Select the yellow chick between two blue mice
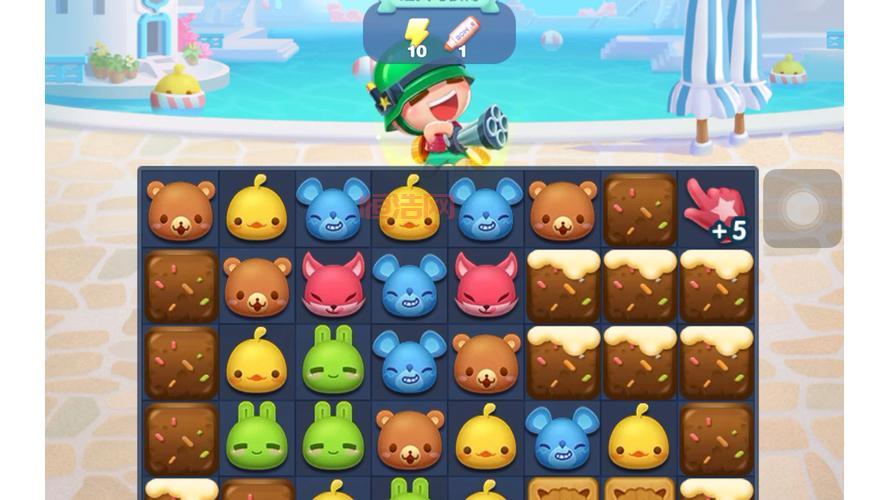 (409, 209)
